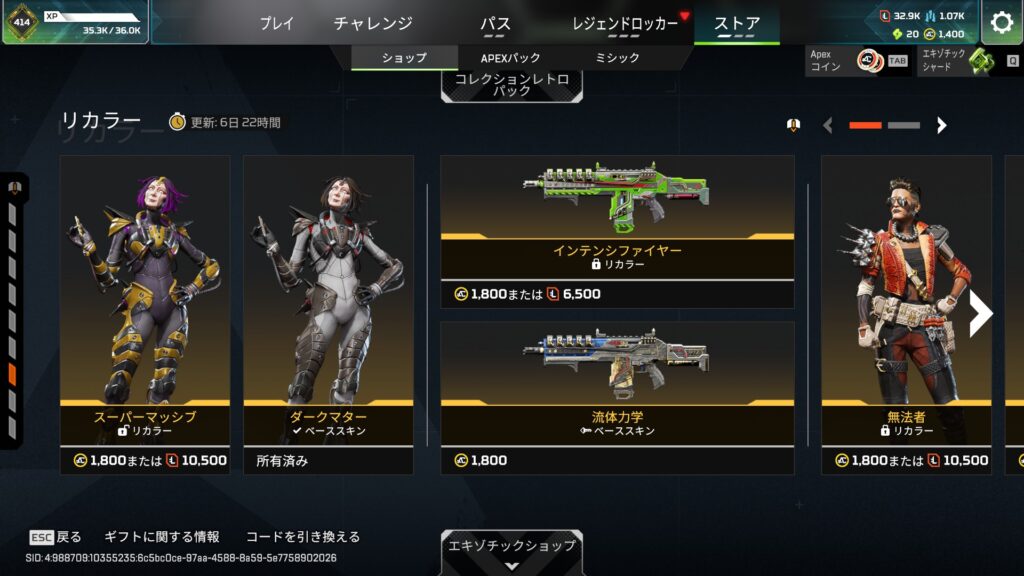View the owned ダークマター skin card

[328, 300]
